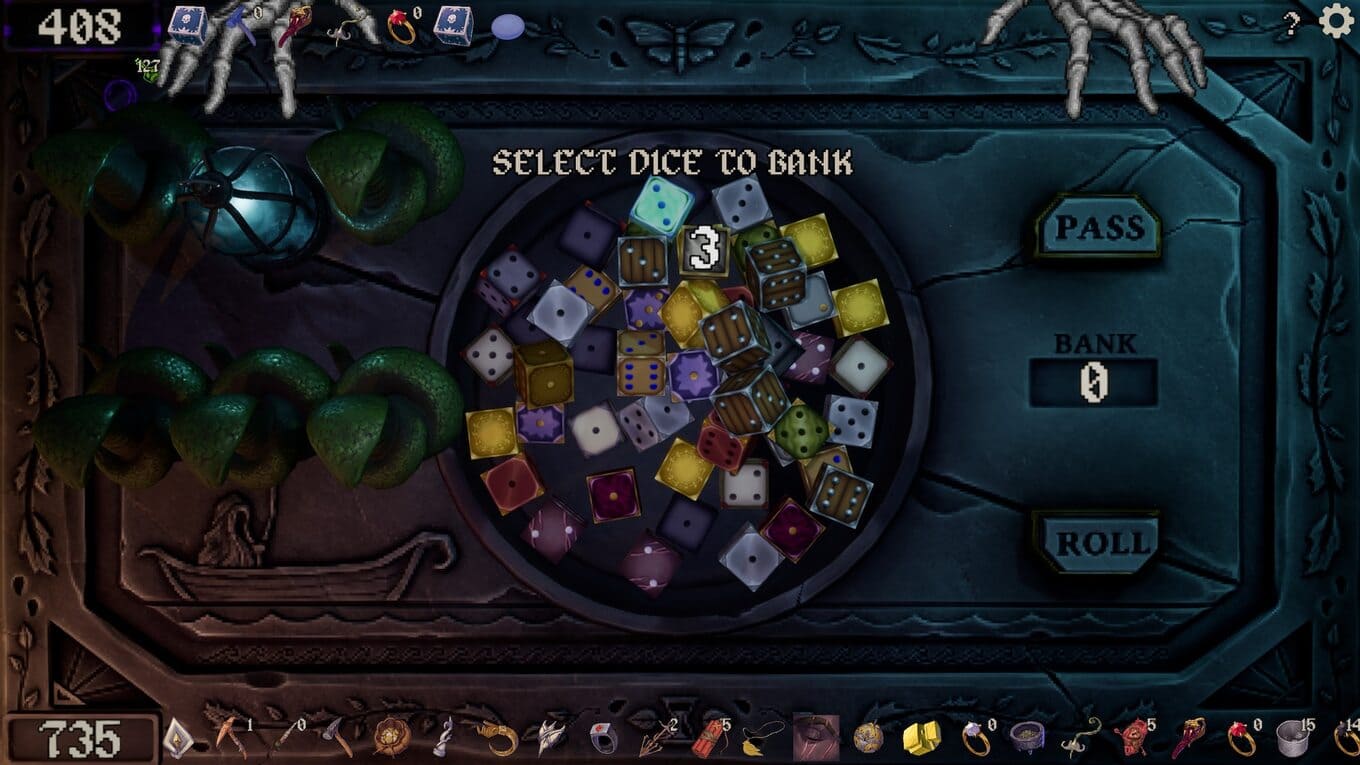Select the round bronze shield item

click(391, 739)
